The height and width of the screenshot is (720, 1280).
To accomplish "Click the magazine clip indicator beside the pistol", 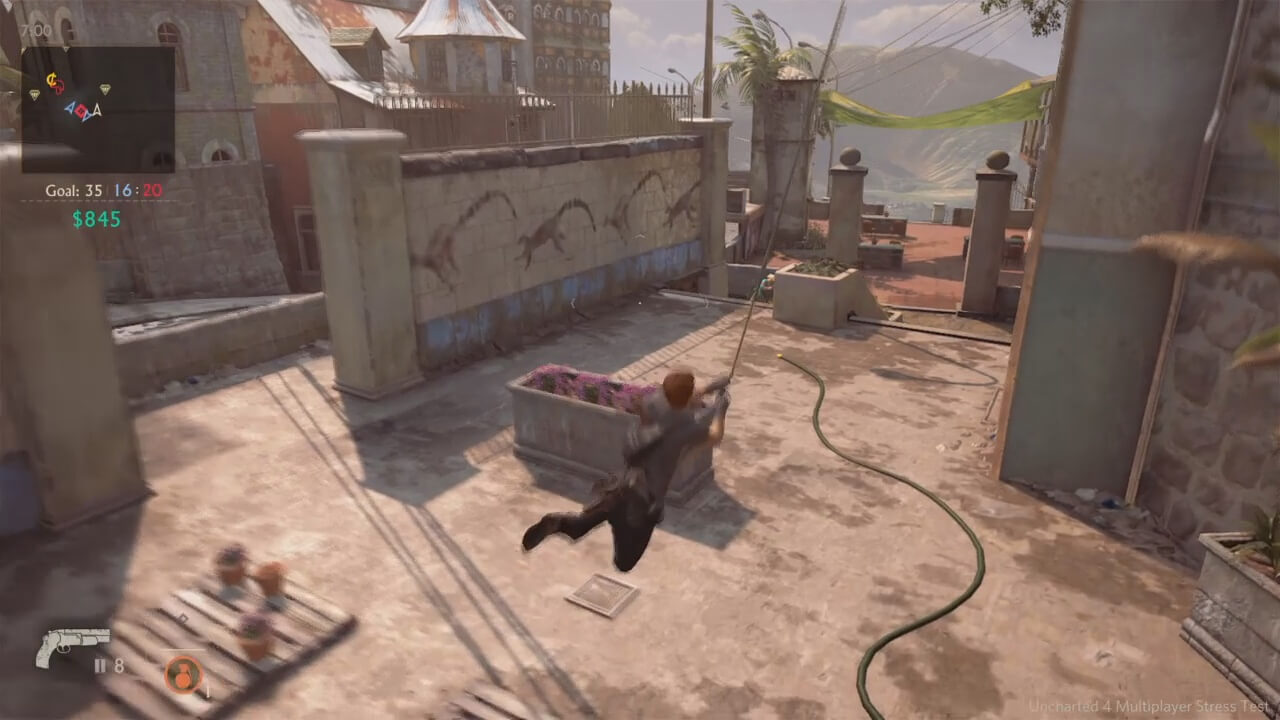I will coord(100,665).
